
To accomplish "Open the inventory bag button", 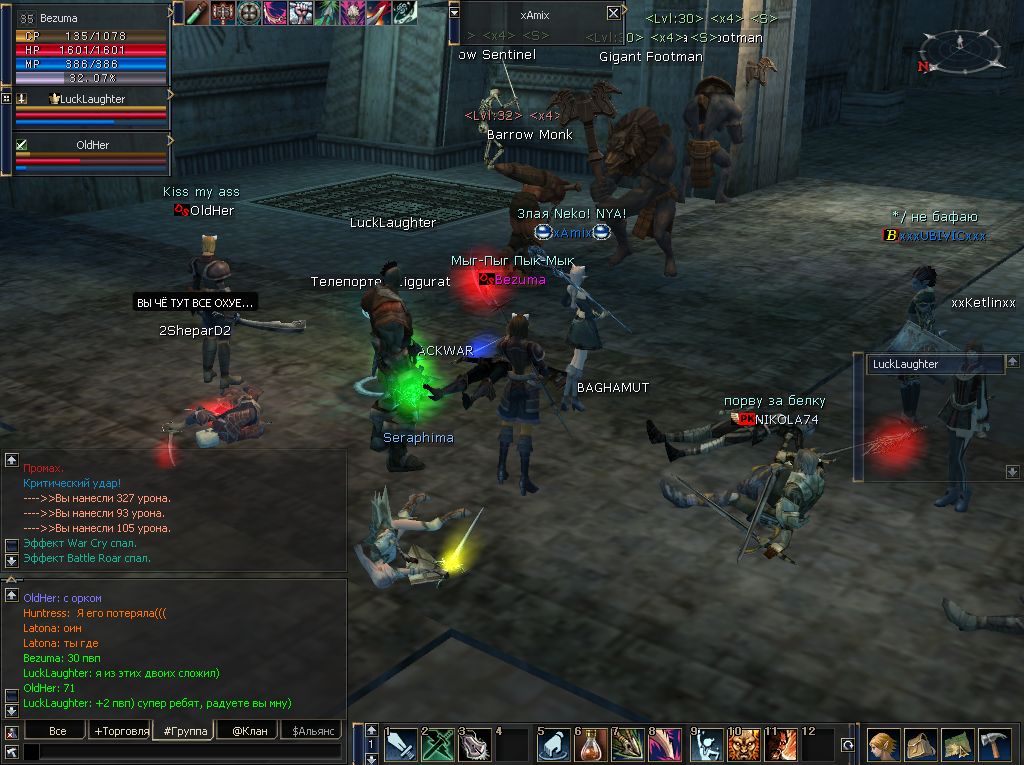I will click(x=920, y=745).
